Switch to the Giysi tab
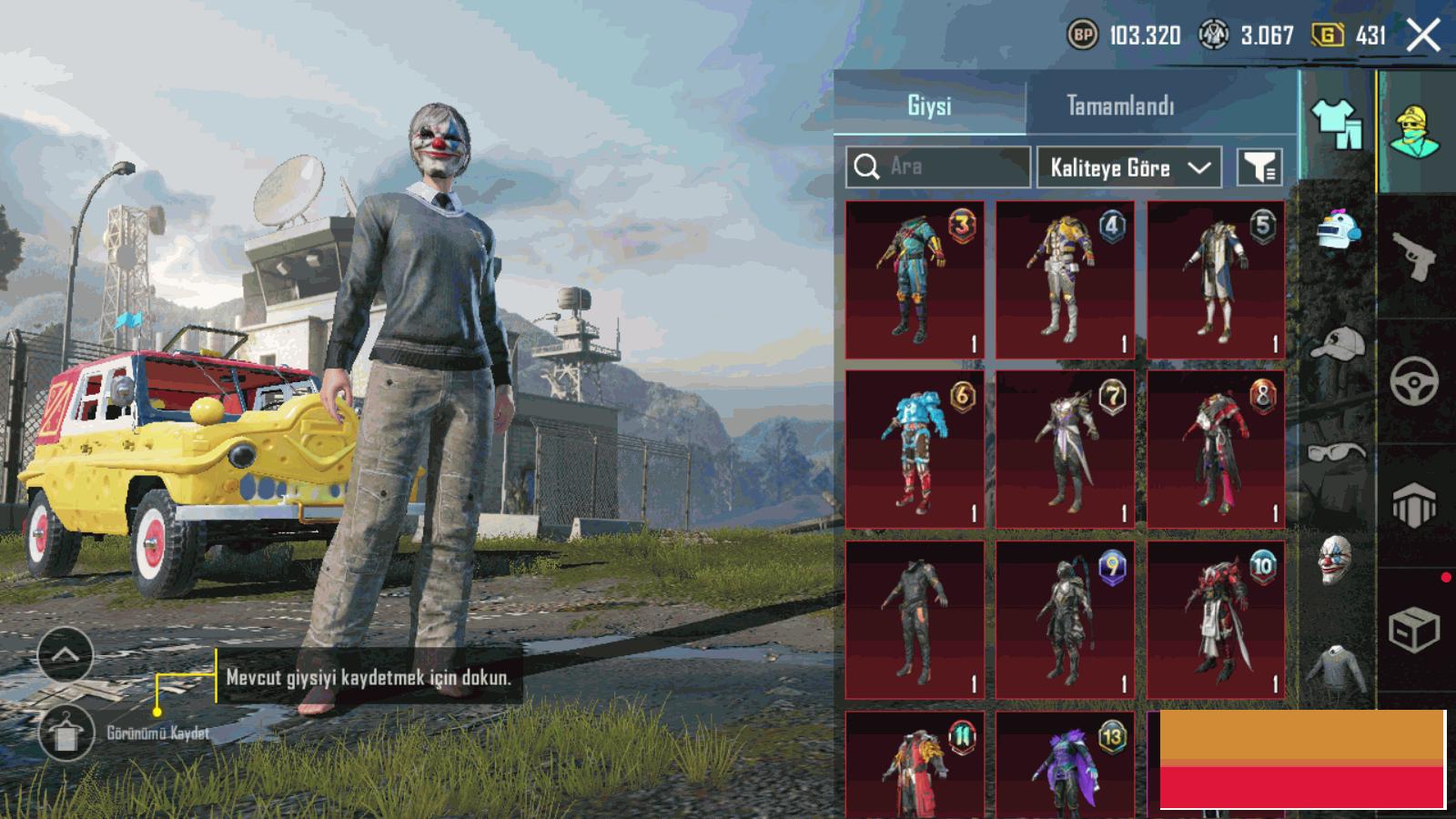 (x=929, y=106)
